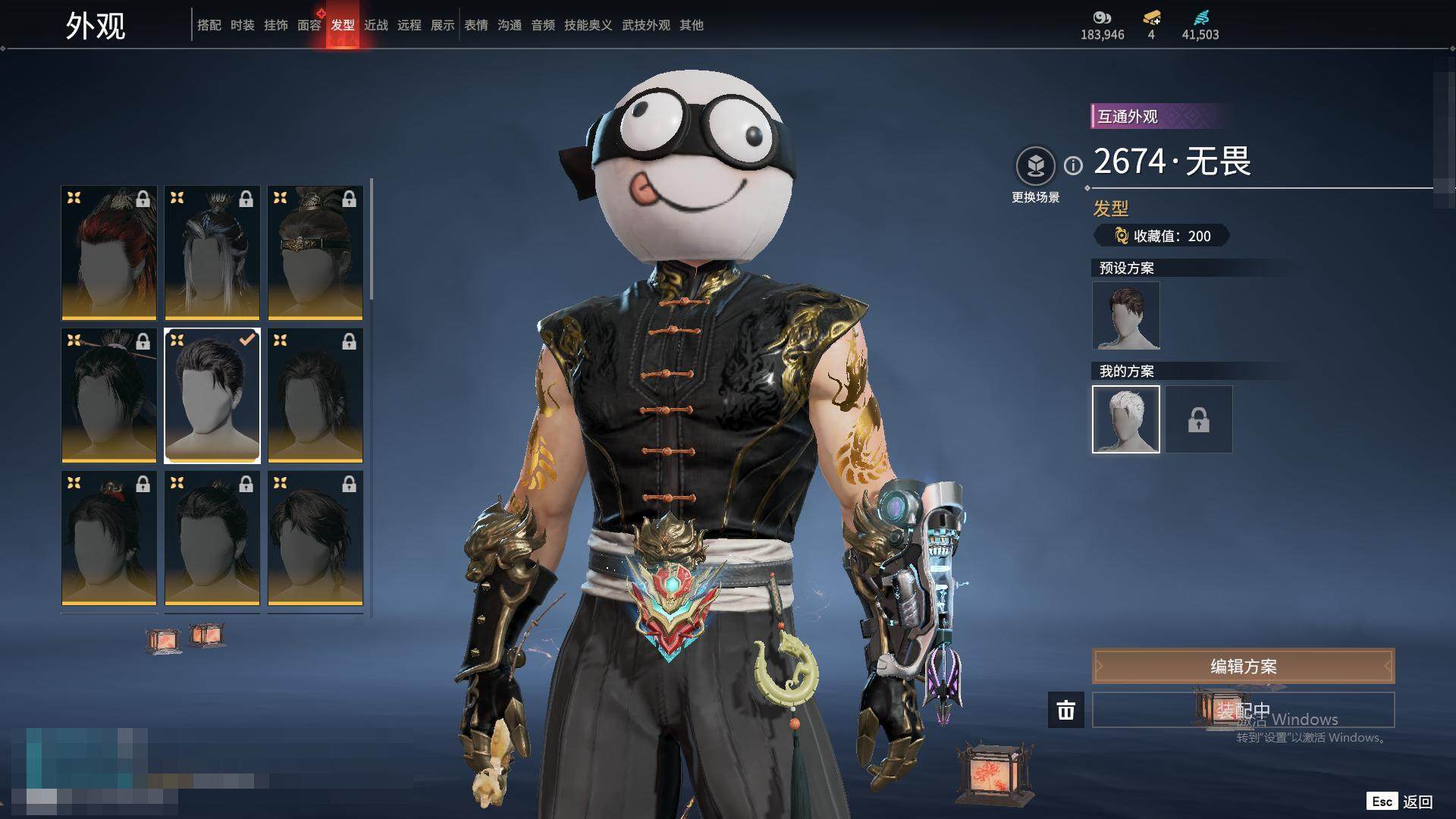Open the 其他 tab
The image size is (1456, 819).
pyautogui.click(x=691, y=25)
